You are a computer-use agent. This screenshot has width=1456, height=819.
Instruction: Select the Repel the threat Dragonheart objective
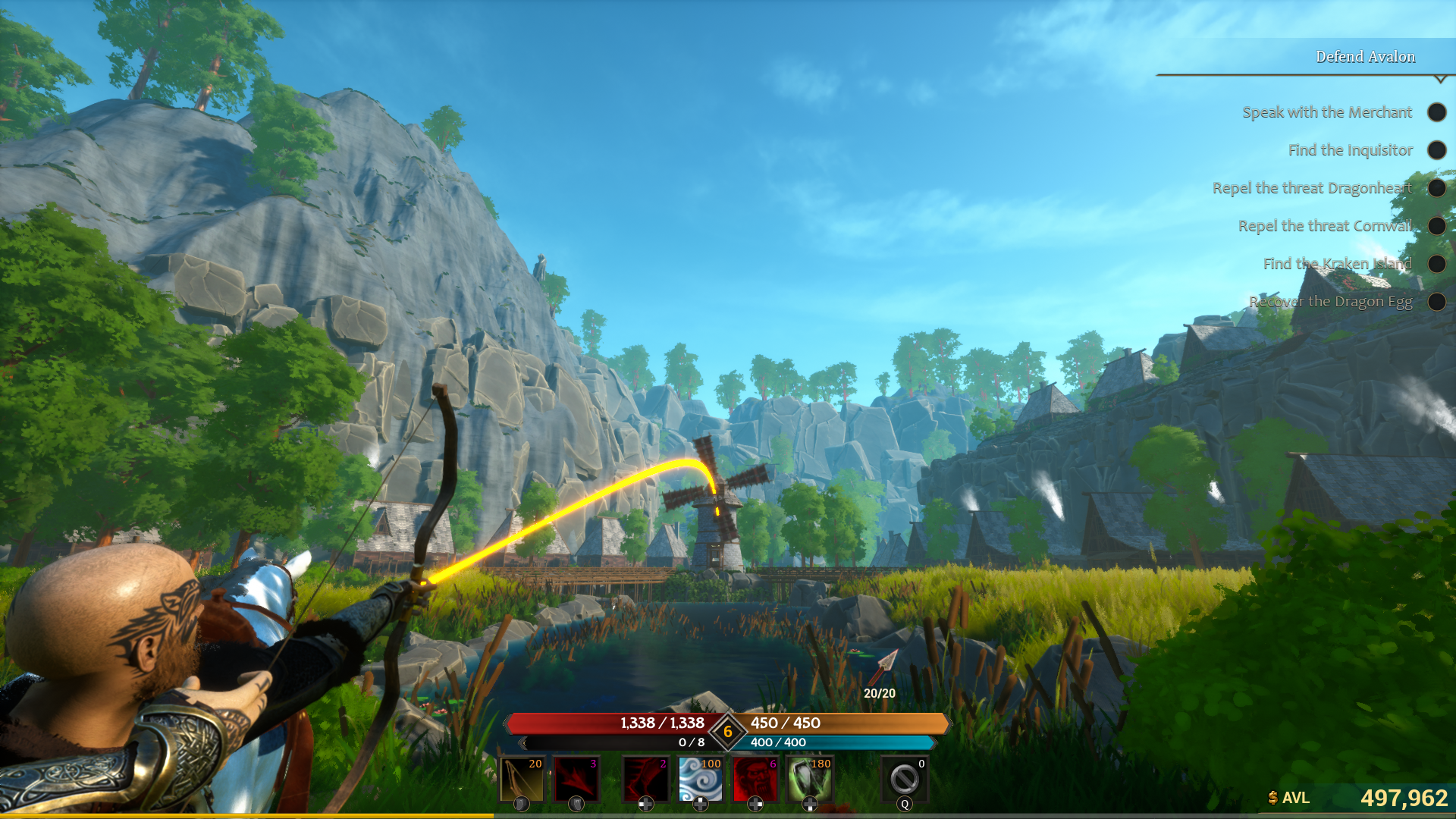[x=1314, y=188]
